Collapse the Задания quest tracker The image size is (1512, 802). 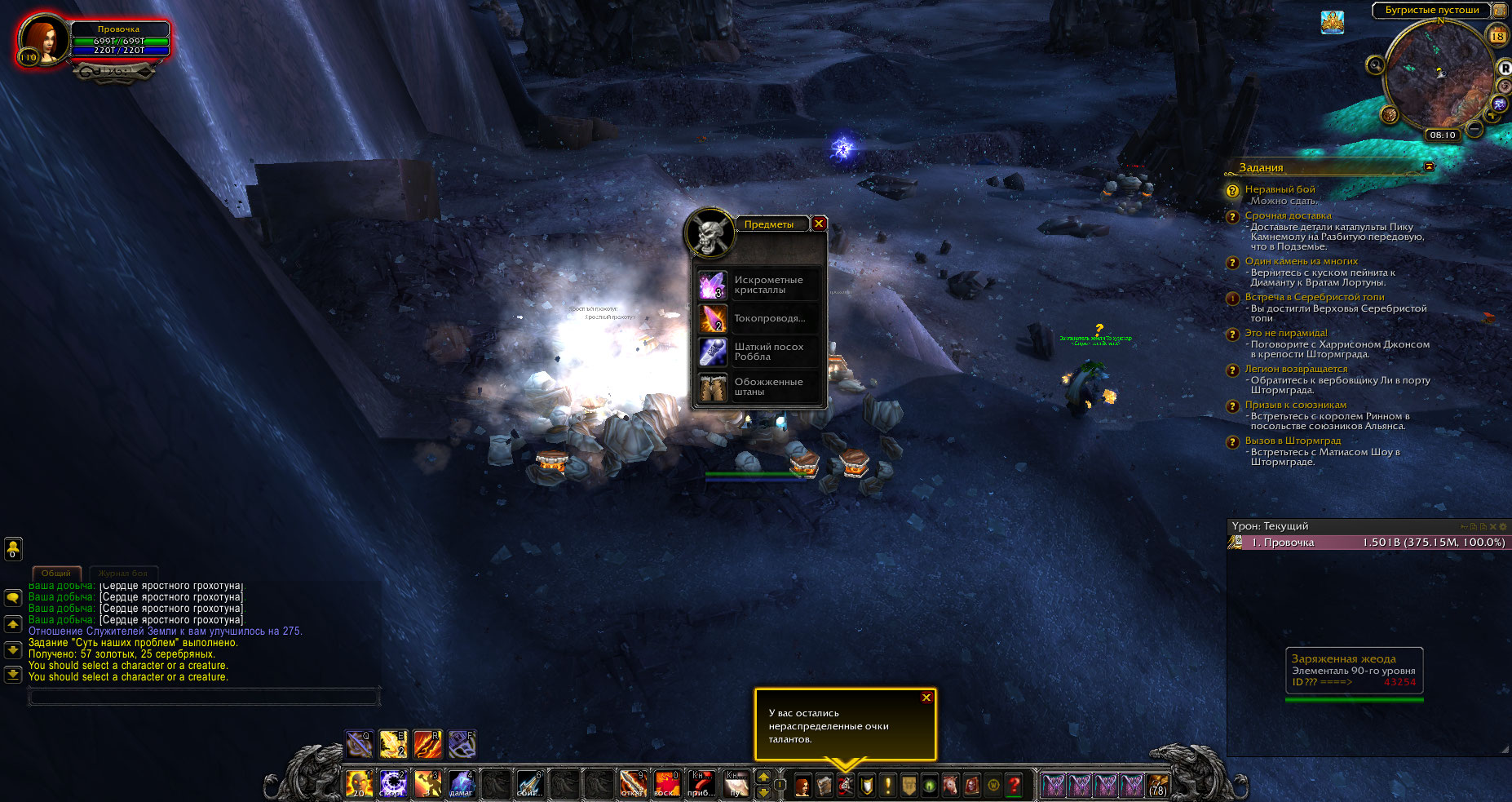[x=1429, y=166]
